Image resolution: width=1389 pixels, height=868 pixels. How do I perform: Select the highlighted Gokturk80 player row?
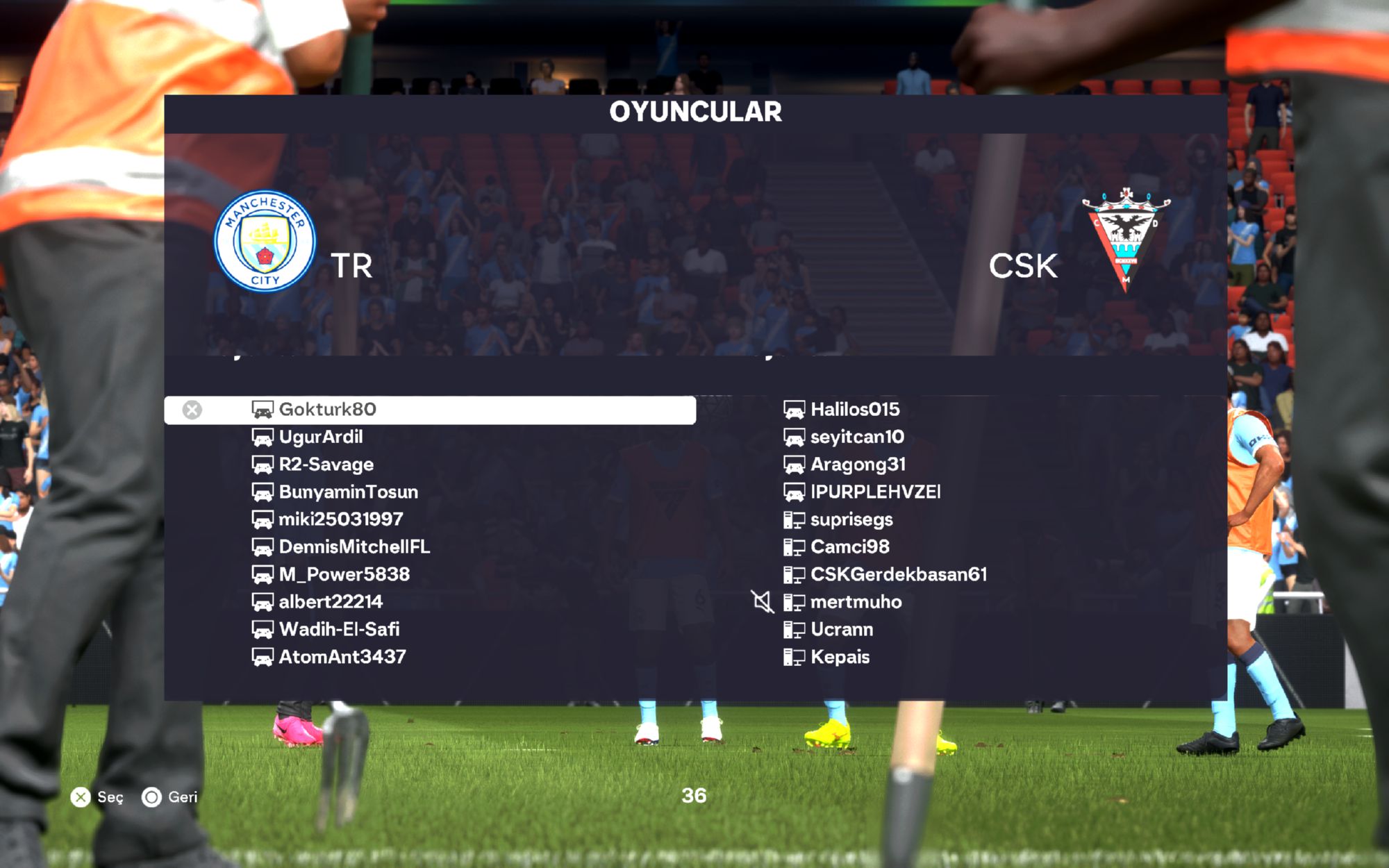click(x=429, y=410)
